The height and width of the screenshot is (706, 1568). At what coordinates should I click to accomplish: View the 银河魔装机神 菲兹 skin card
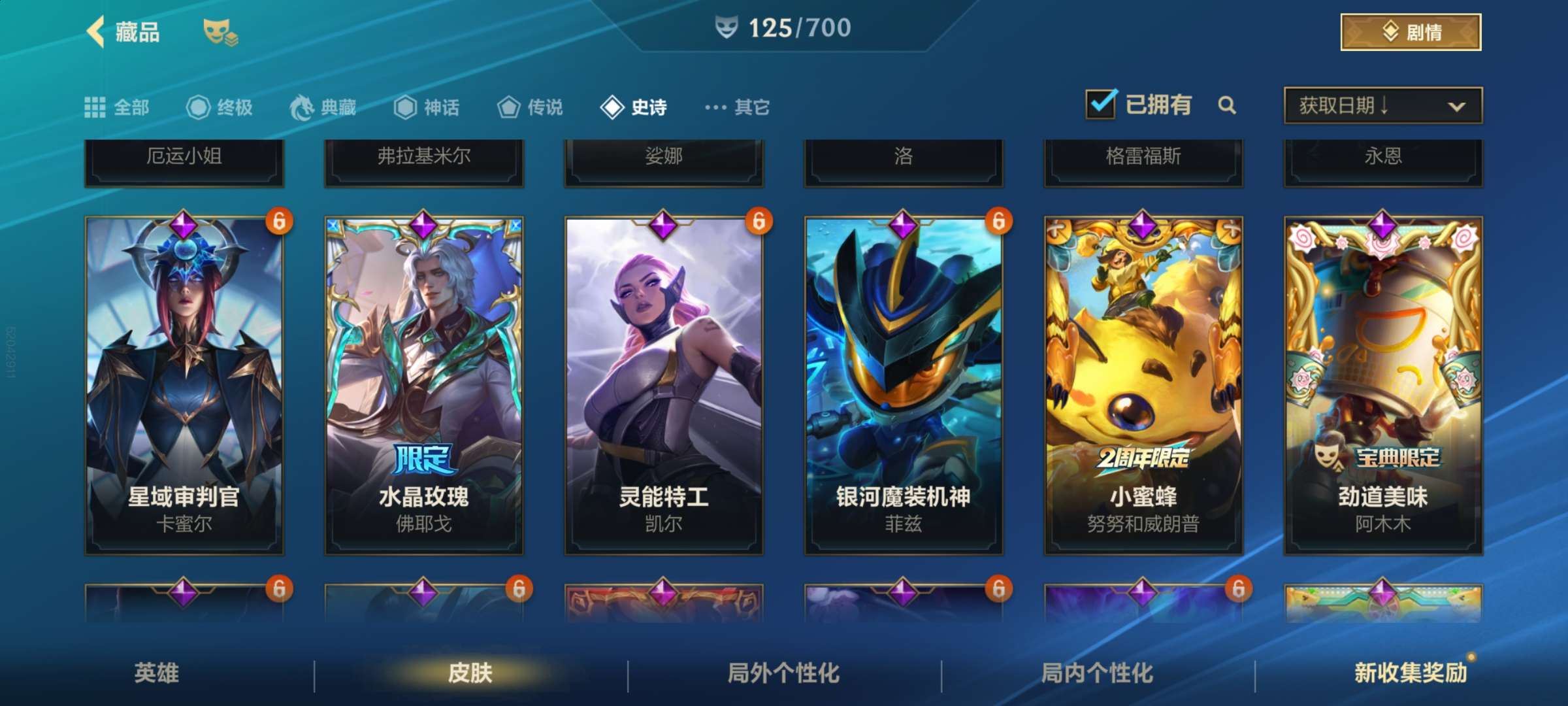coord(904,386)
